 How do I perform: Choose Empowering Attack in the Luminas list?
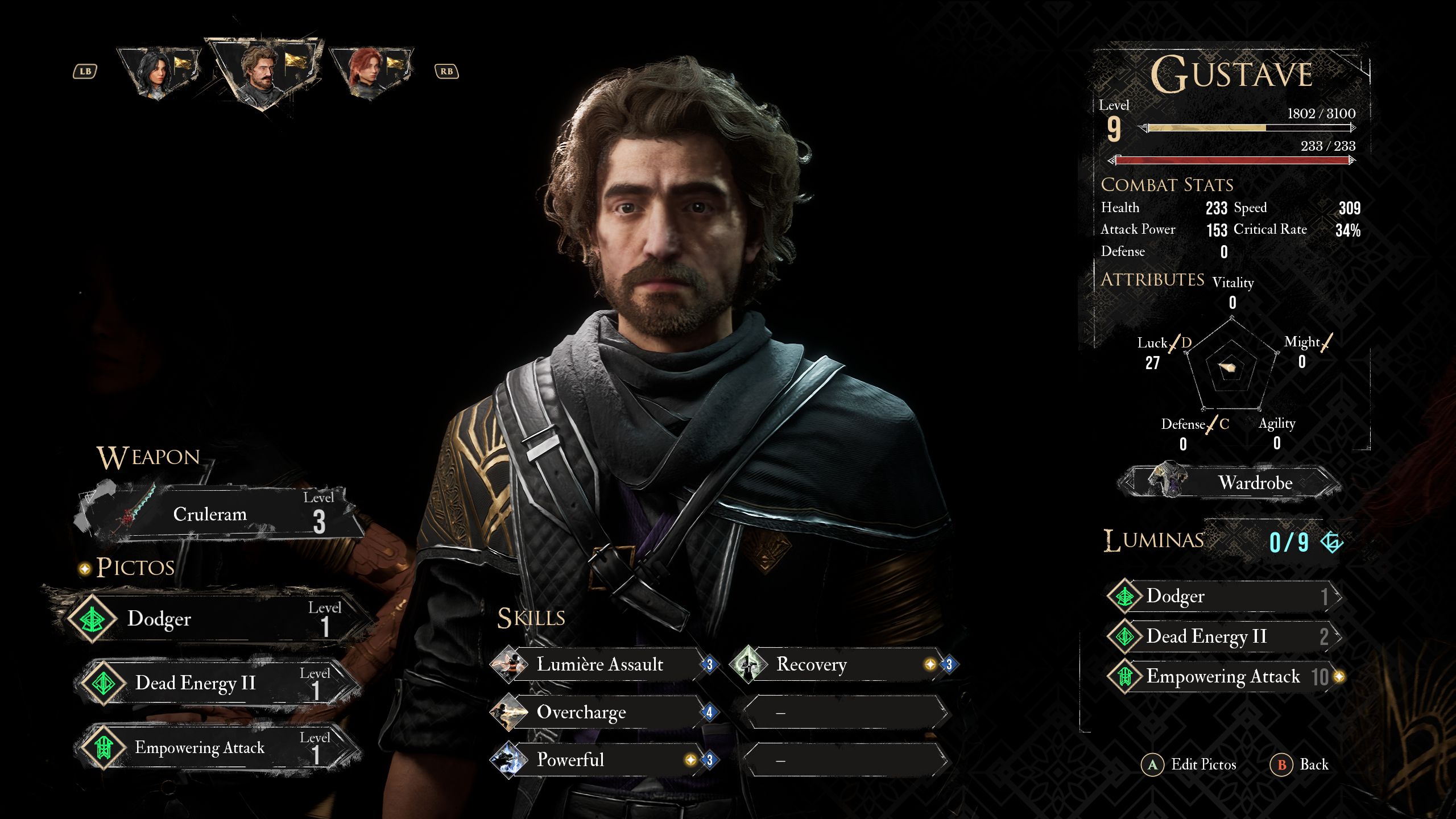[1223, 676]
